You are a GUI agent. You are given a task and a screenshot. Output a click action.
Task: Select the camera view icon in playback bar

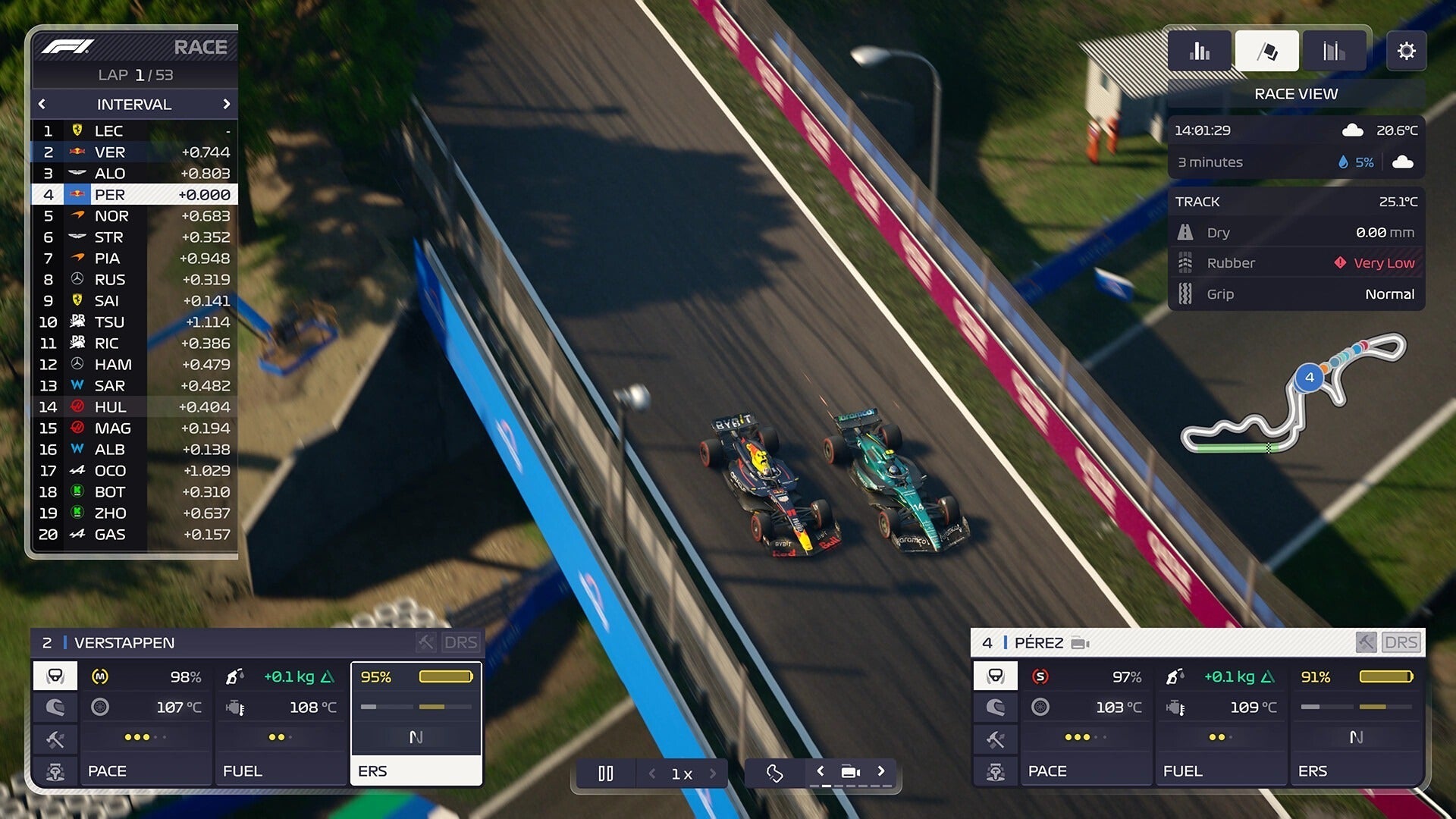851,772
